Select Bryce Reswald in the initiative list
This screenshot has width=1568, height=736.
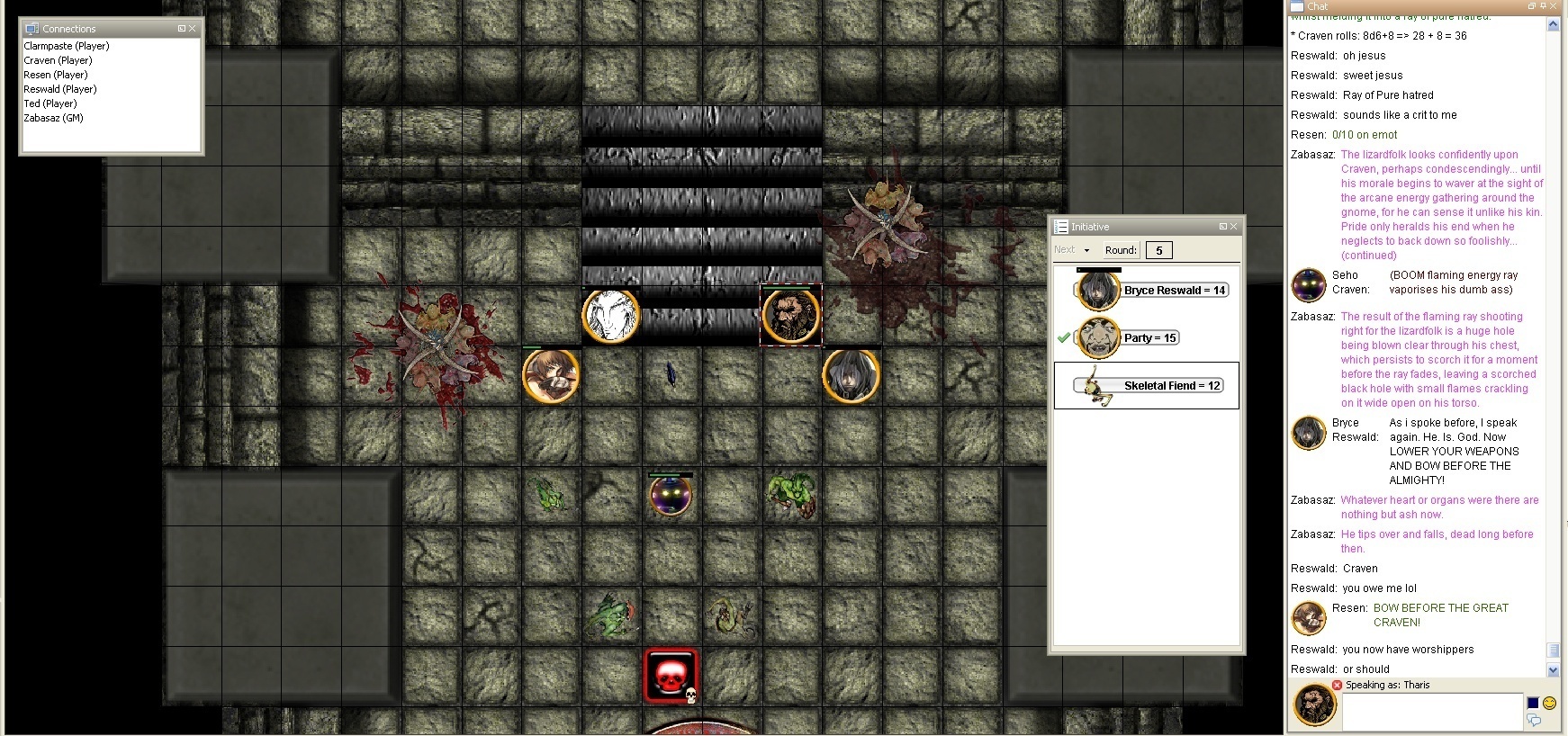click(x=1175, y=290)
